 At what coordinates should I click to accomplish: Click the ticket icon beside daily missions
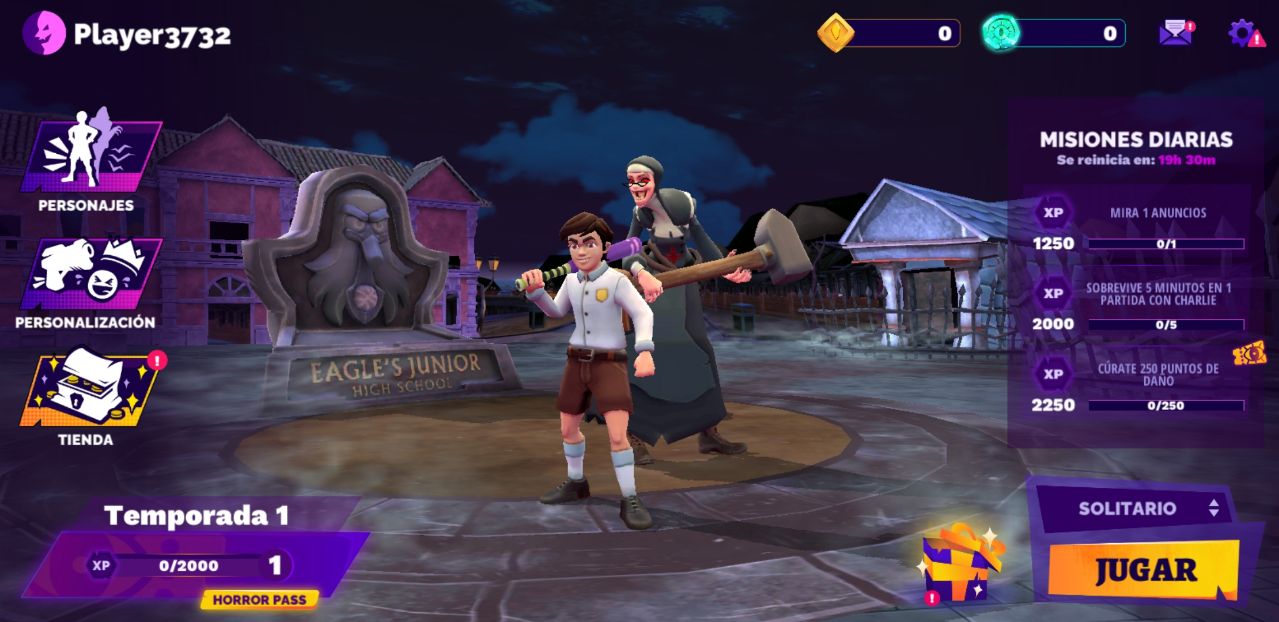[x=1249, y=353]
